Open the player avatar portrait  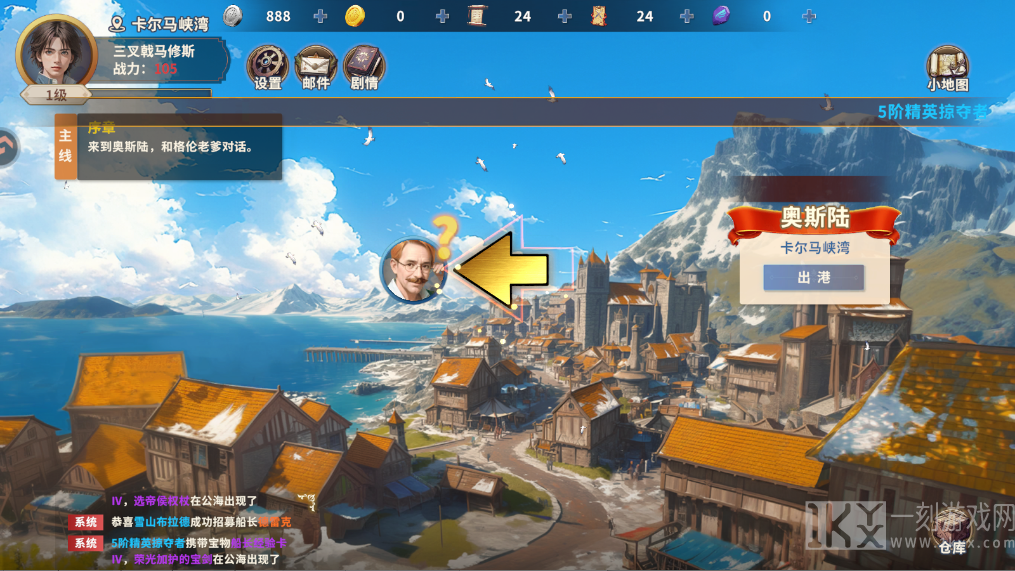click(56, 52)
